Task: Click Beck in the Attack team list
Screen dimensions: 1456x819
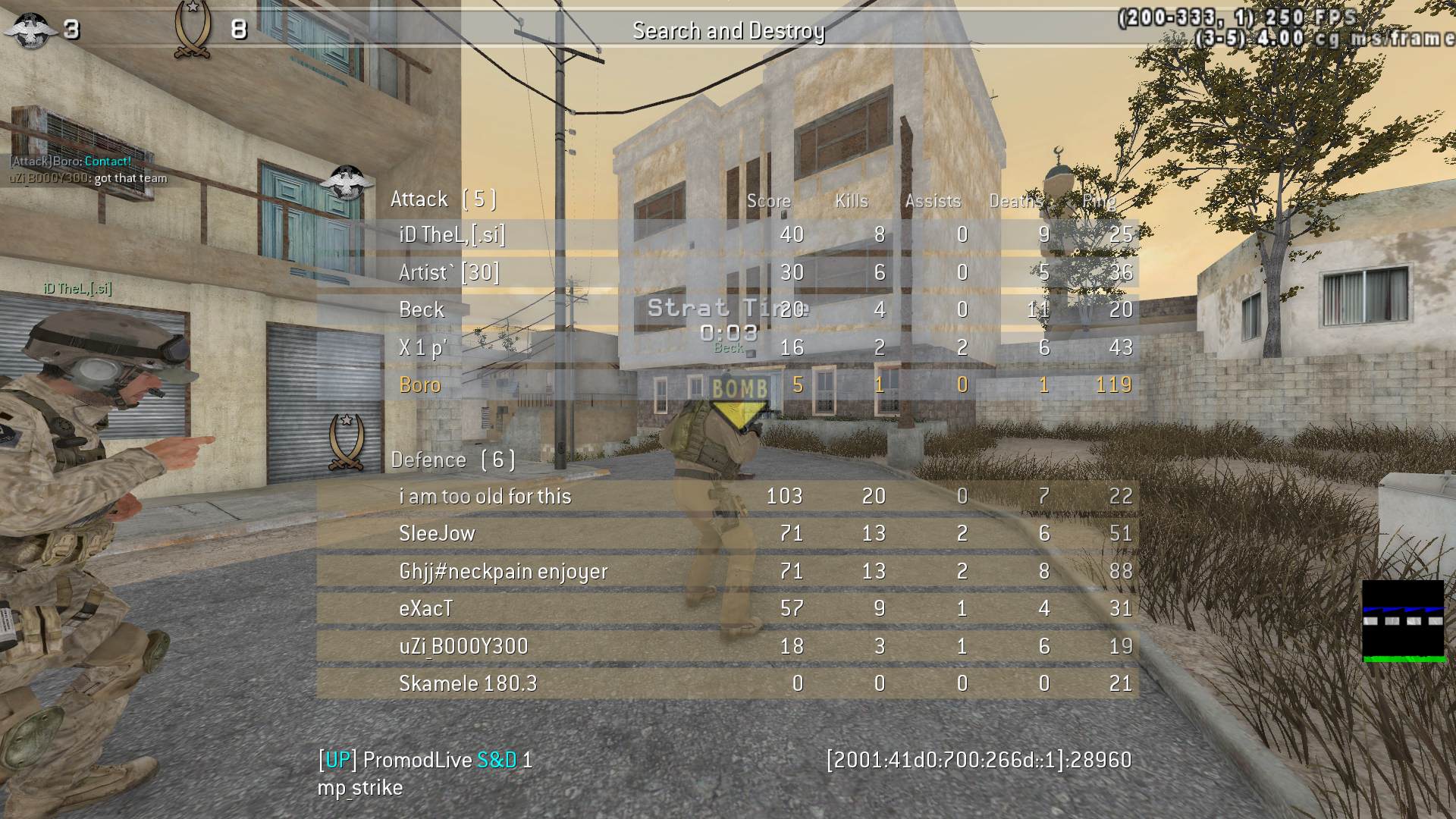Action: click(422, 309)
